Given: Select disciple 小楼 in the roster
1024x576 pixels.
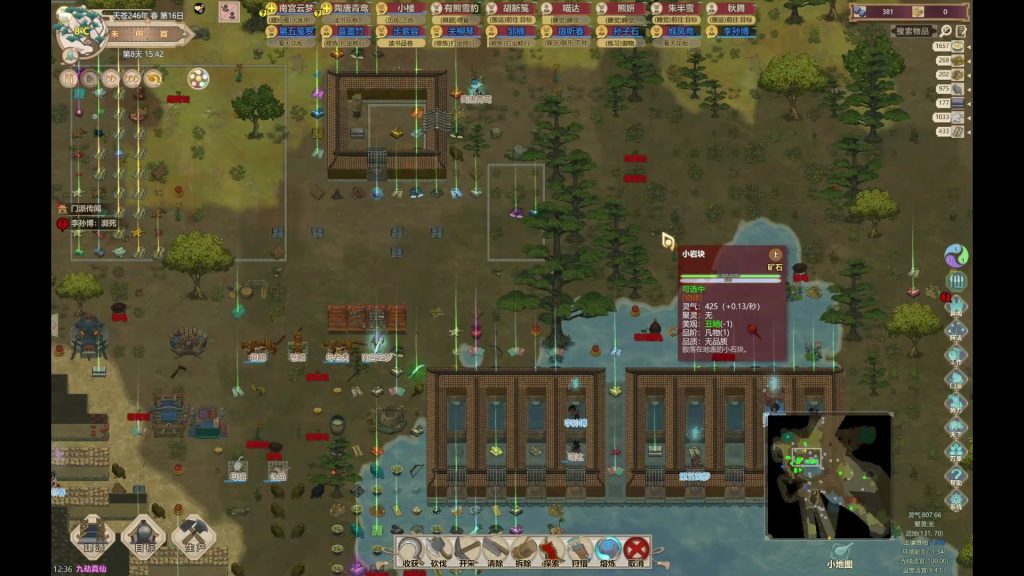Looking at the screenshot, I should (x=405, y=9).
